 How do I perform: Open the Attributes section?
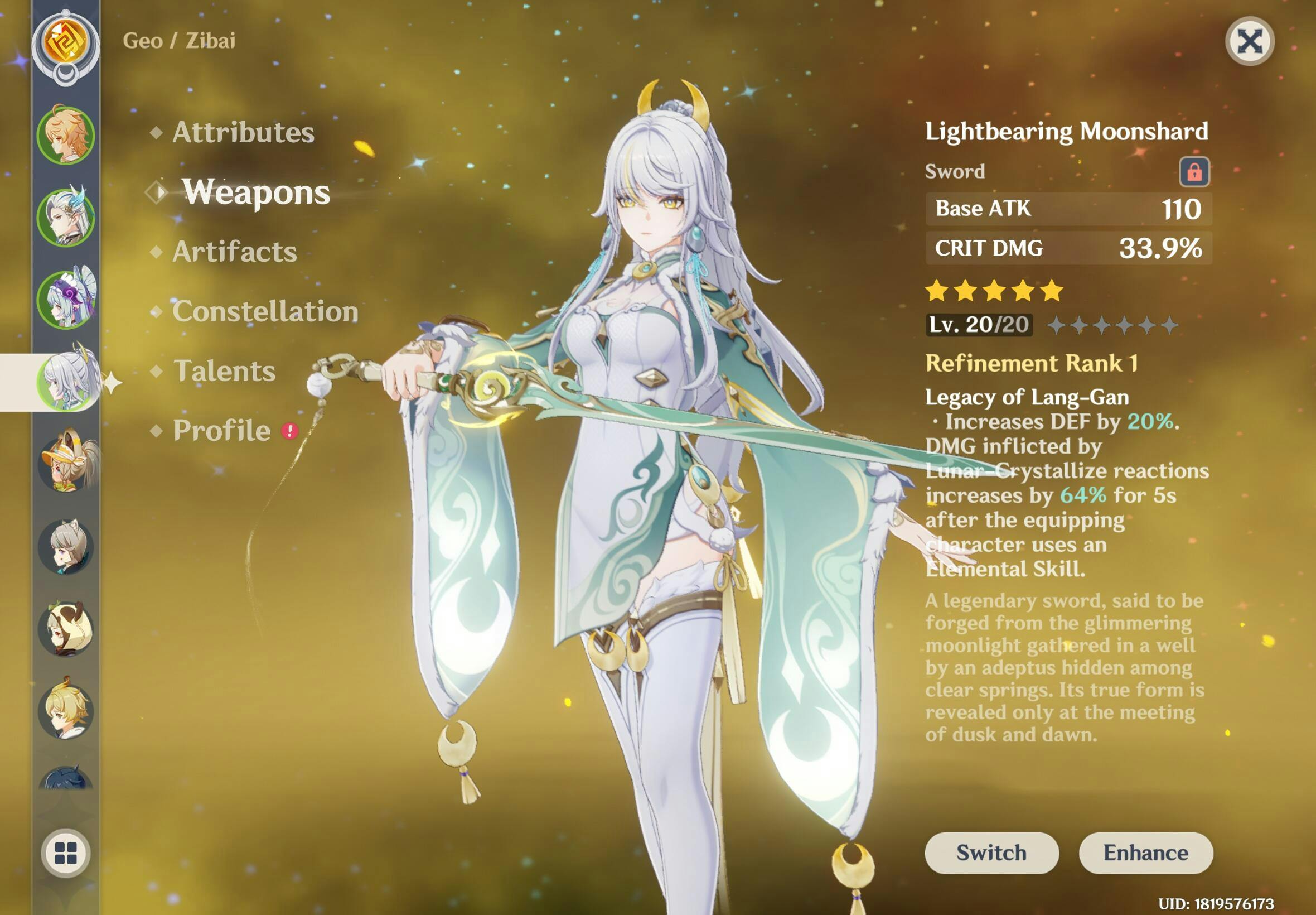[243, 132]
